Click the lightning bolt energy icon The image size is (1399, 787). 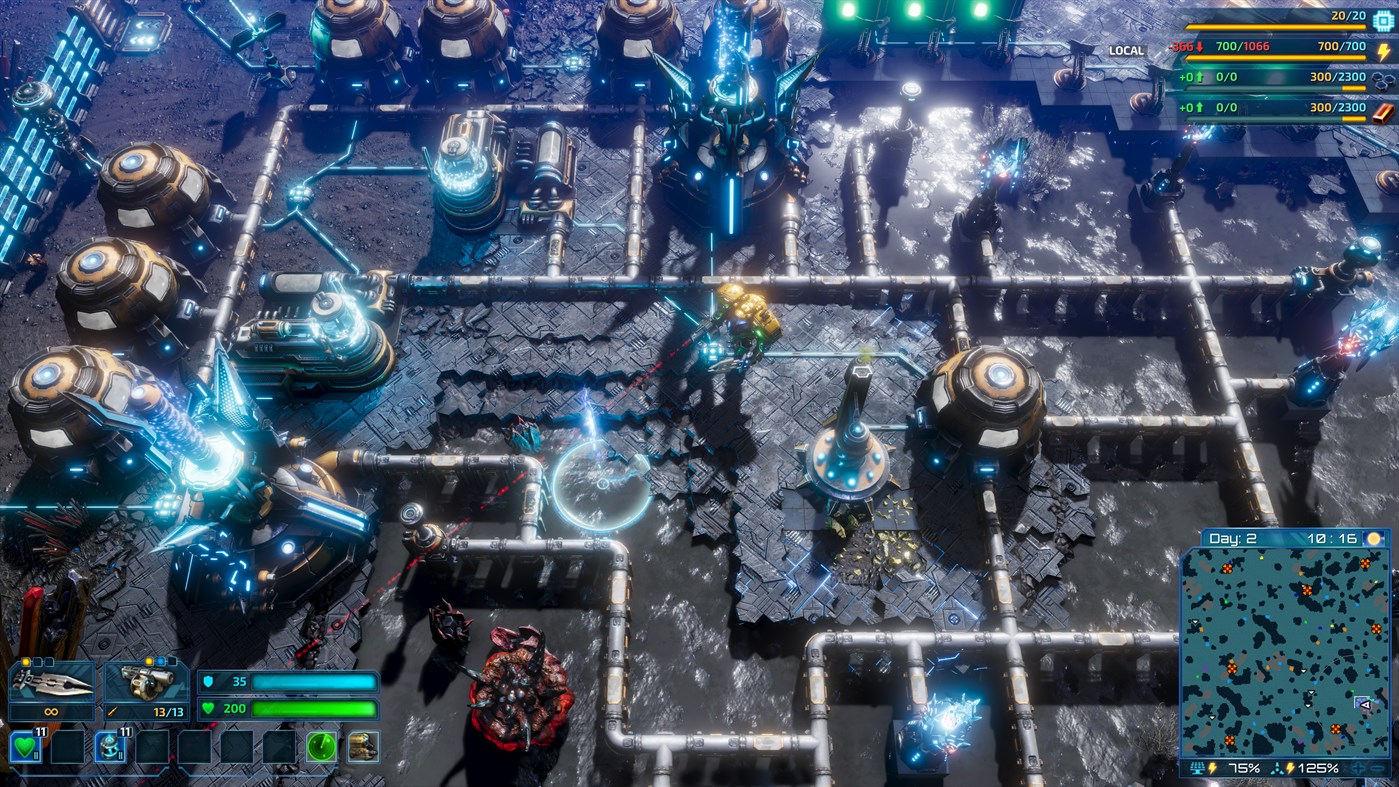(1383, 51)
